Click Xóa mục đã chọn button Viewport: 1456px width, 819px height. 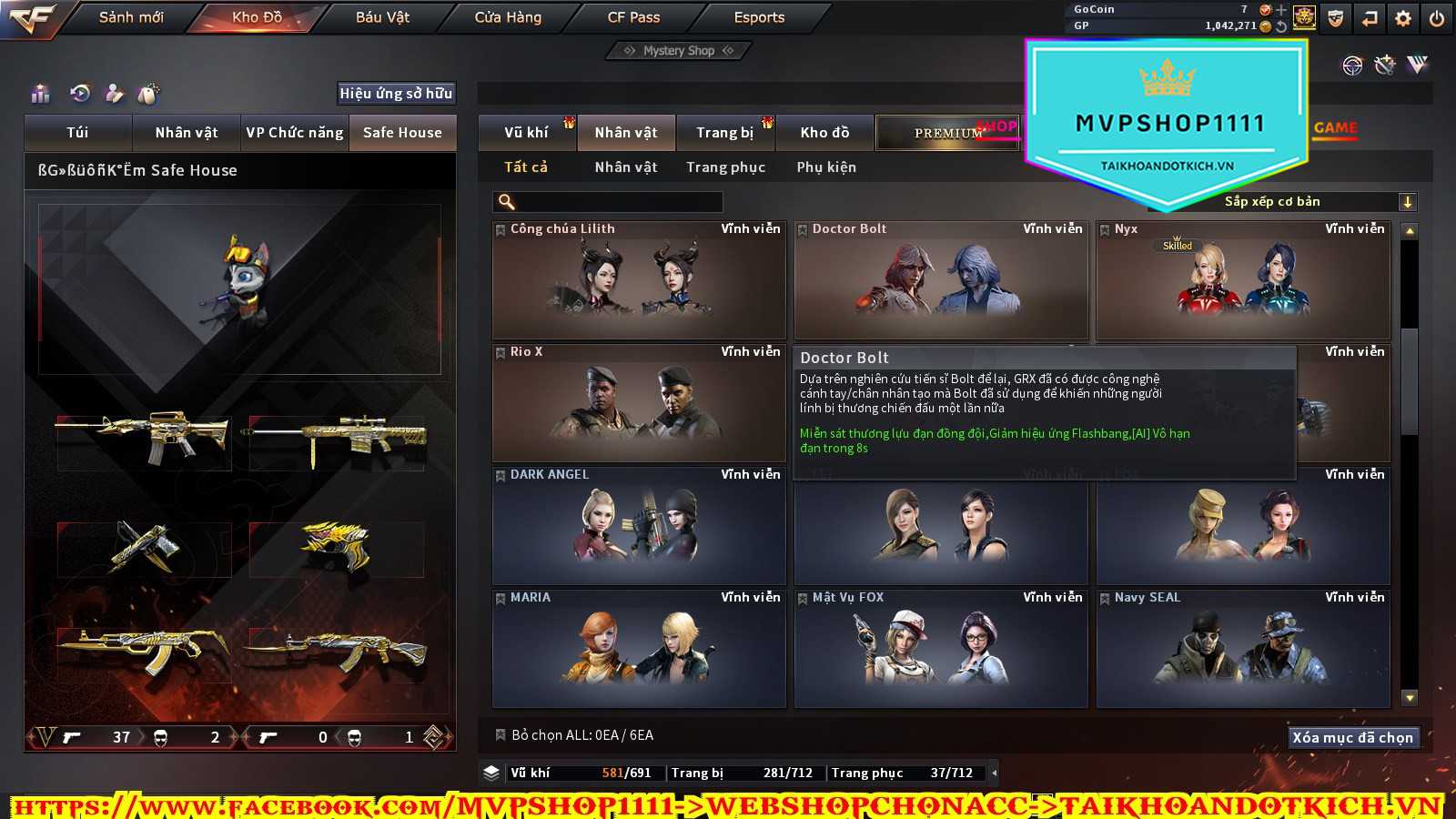click(1352, 737)
